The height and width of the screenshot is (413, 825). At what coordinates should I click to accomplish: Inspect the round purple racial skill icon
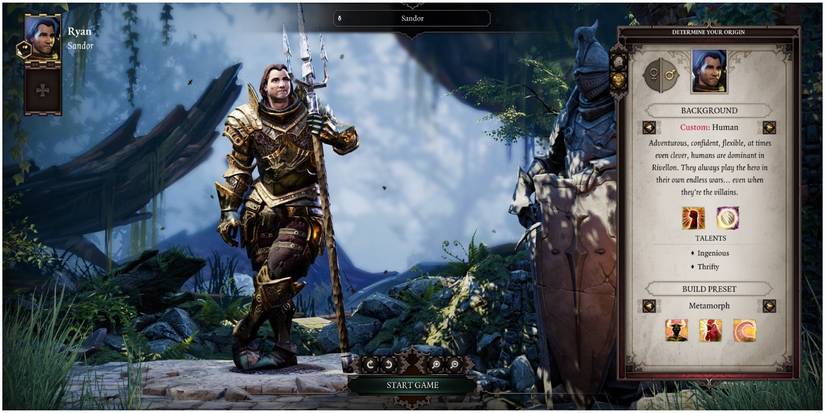point(727,218)
